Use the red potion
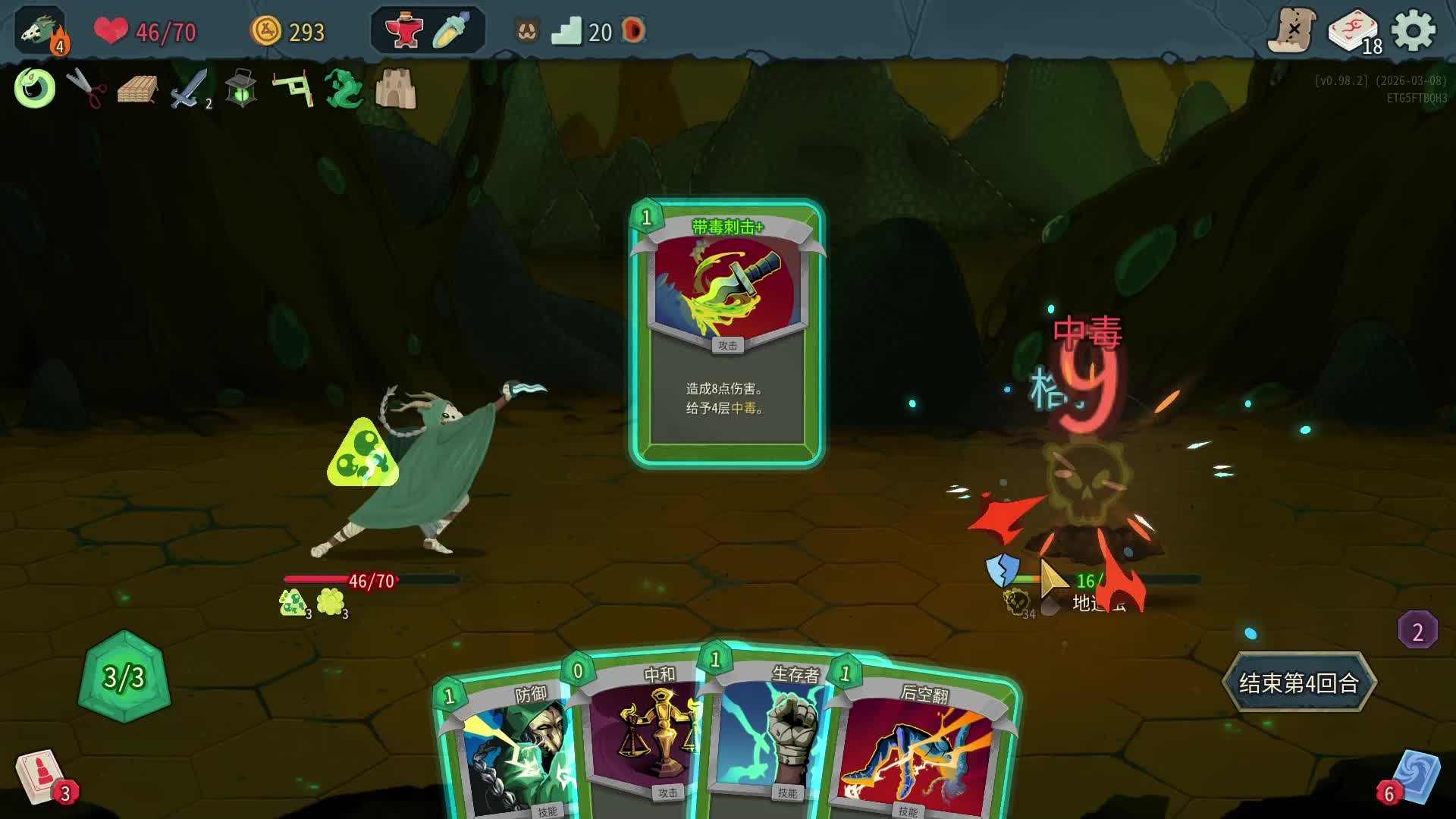 pos(403,31)
